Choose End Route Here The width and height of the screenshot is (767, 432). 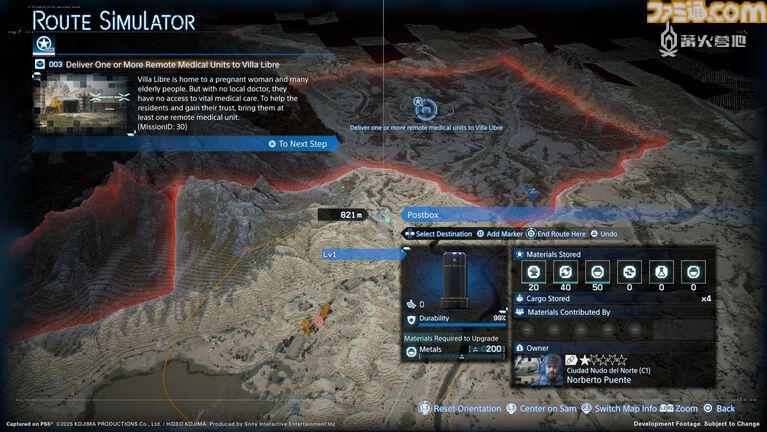click(x=555, y=233)
